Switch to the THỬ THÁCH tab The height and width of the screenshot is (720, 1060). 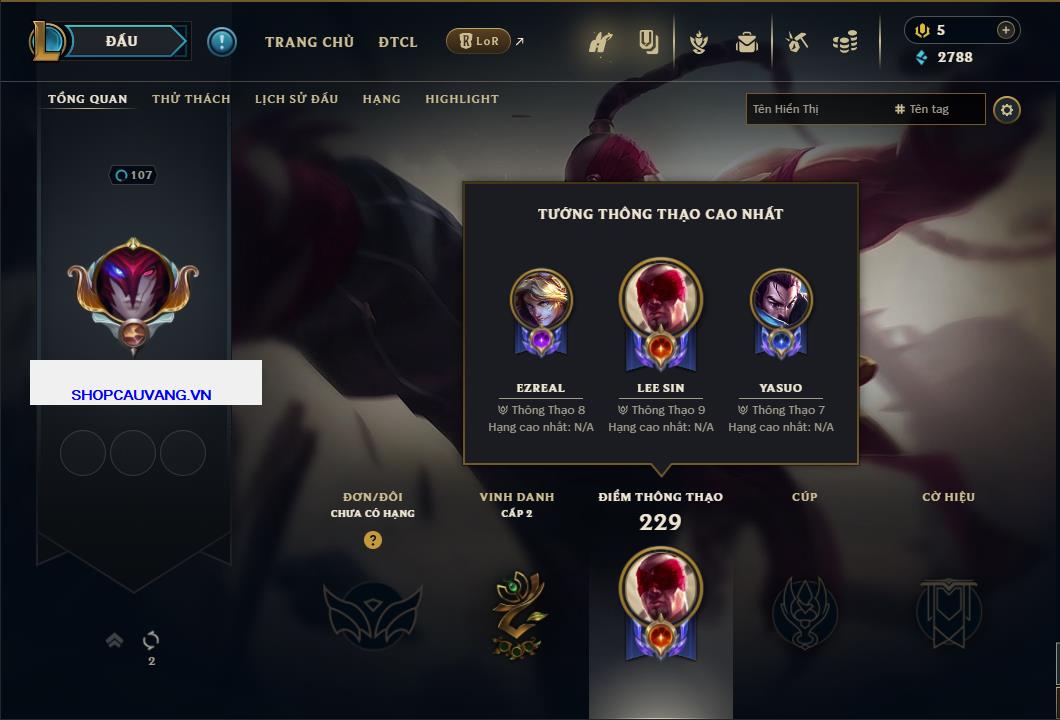pyautogui.click(x=191, y=99)
